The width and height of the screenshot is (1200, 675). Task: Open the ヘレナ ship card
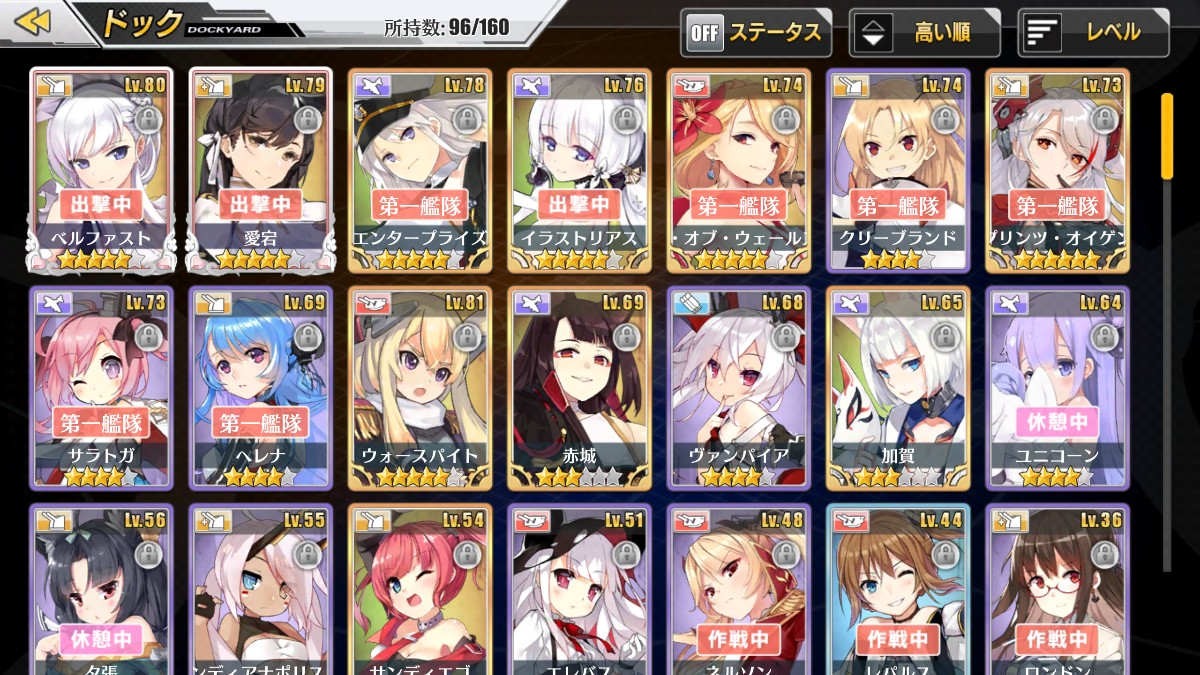[260, 388]
